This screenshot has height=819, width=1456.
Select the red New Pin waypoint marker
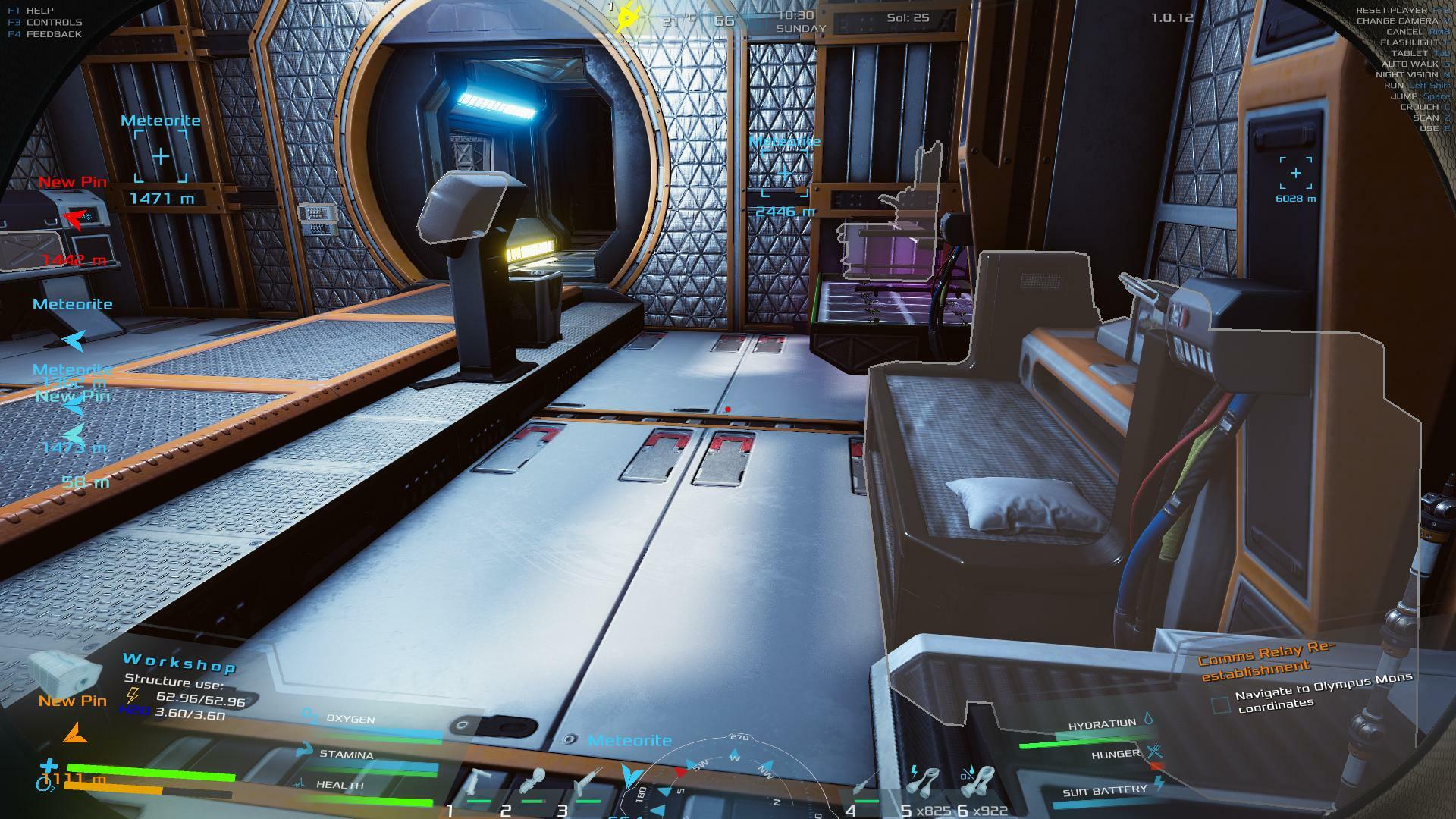[74, 218]
